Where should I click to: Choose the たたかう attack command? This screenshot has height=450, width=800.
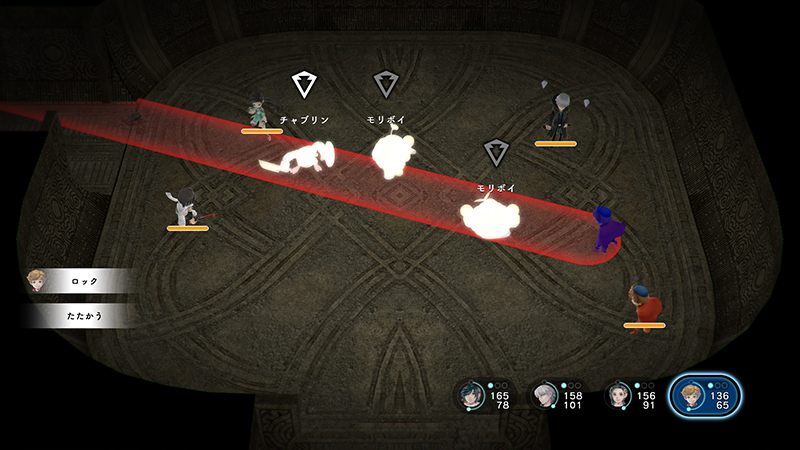84,316
